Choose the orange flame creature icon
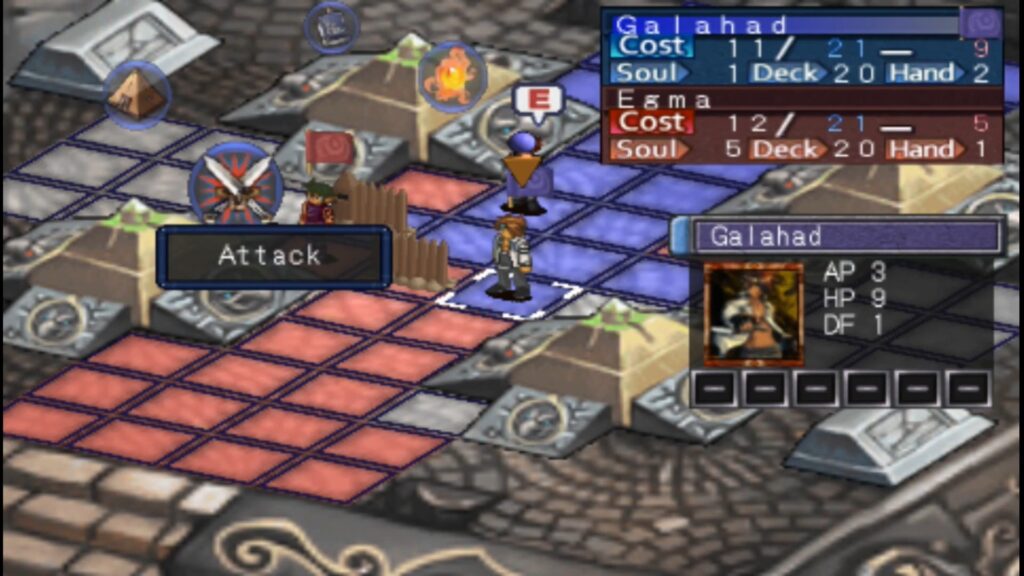Image resolution: width=1024 pixels, height=576 pixels. [451, 77]
